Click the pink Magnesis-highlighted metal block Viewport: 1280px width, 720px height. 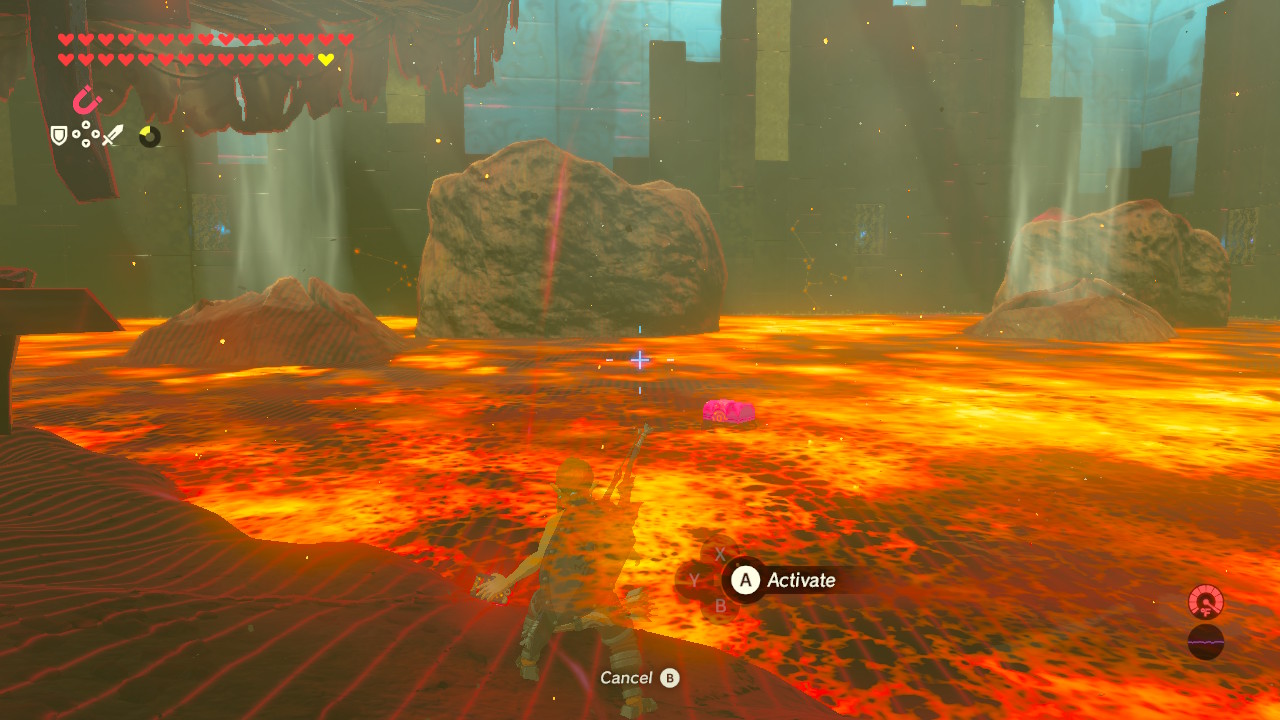[x=728, y=411]
